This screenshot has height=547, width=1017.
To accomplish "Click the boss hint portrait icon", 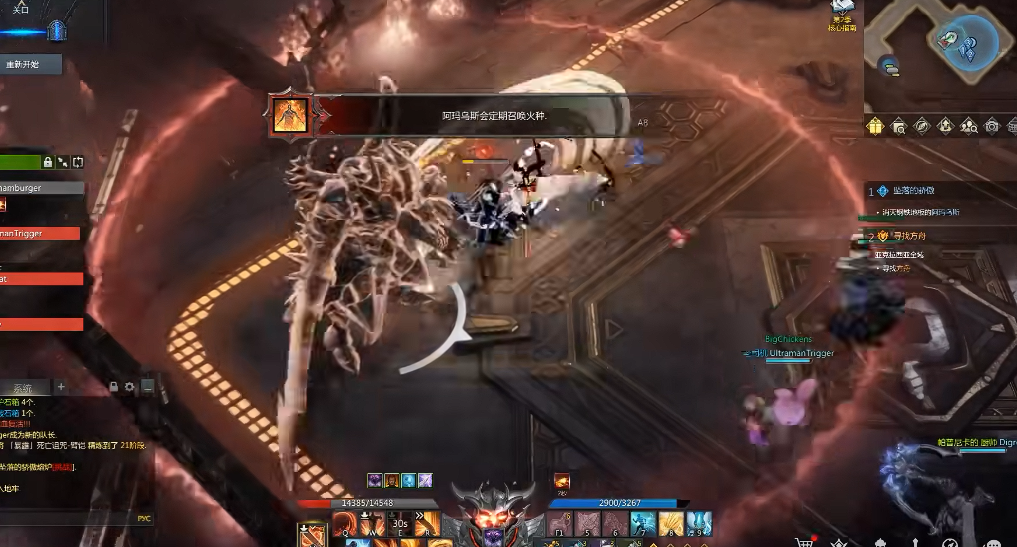I will point(290,115).
